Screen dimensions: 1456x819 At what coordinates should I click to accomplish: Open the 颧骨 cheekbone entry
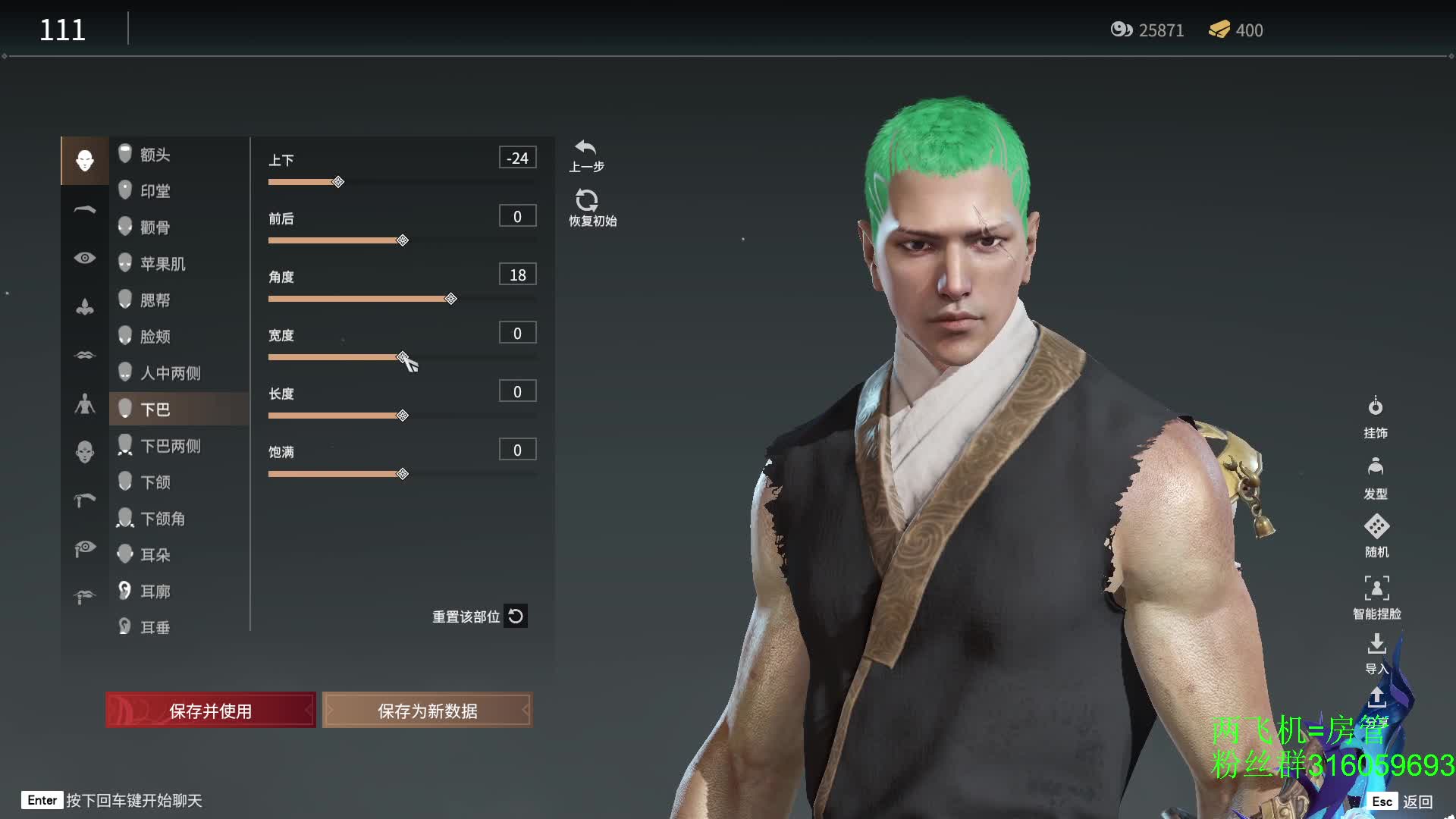(x=155, y=227)
